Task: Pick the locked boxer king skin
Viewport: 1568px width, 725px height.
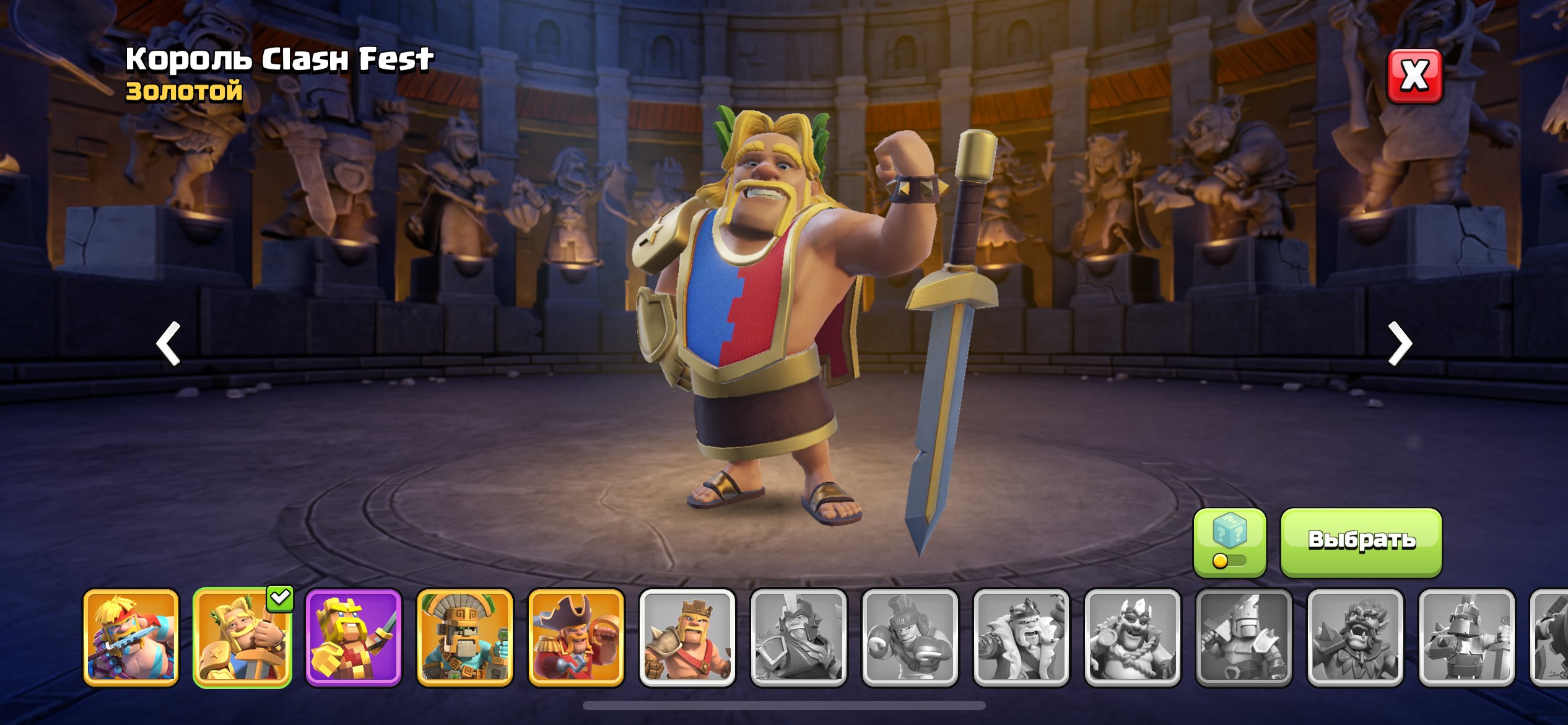Action: pos(910,638)
